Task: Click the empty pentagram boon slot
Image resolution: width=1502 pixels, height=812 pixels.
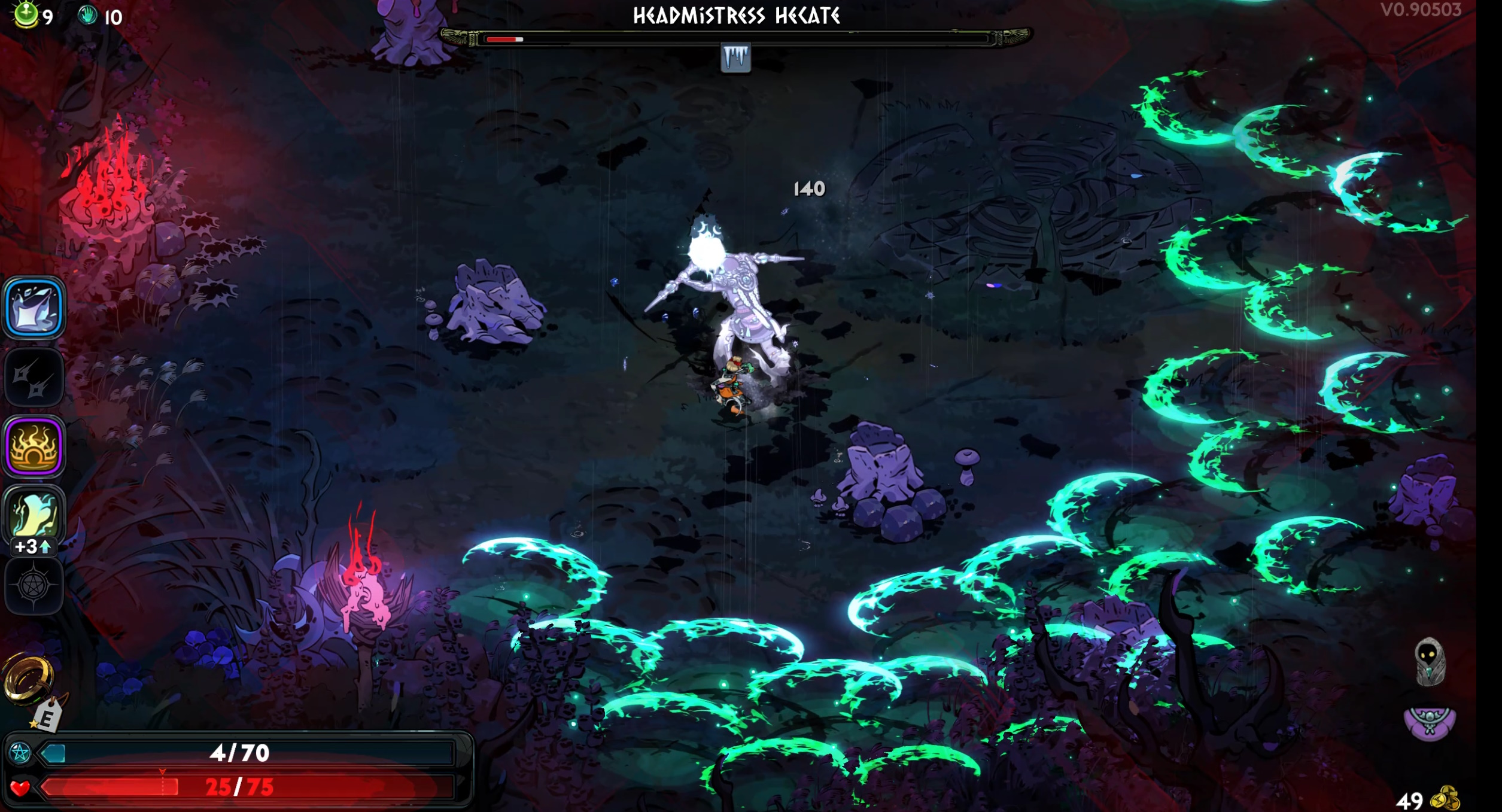Action: [x=34, y=586]
